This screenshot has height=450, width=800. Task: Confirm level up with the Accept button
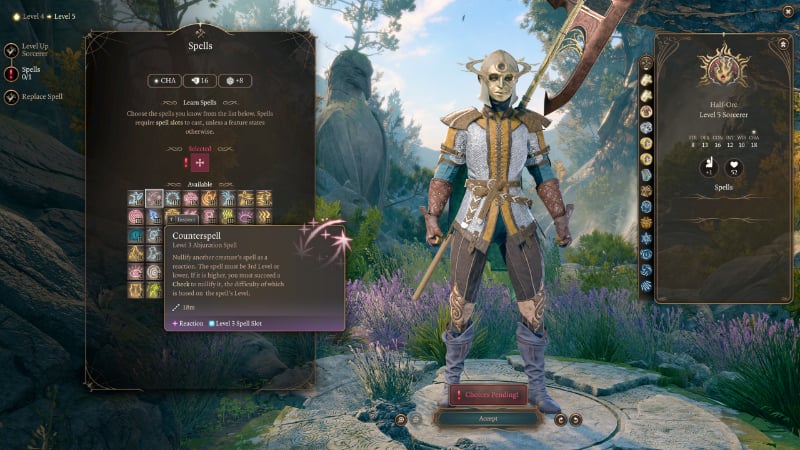coord(487,418)
